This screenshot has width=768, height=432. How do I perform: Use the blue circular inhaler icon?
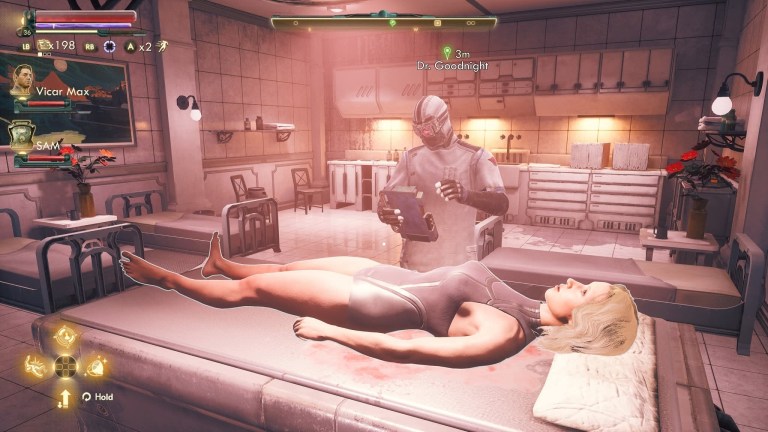[x=109, y=46]
